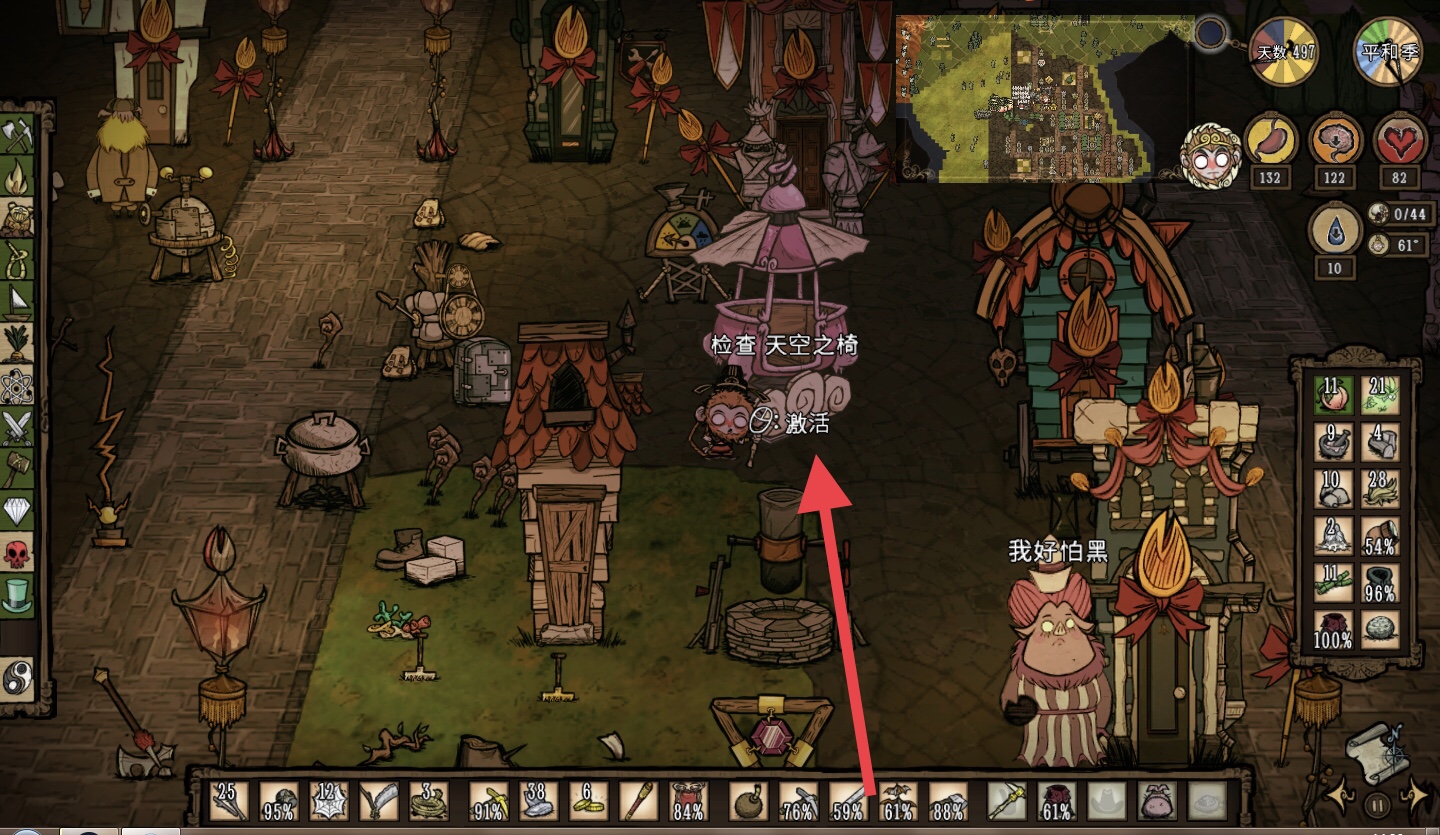Open the Refine white gem tab
This screenshot has height=835, width=1440.
pyautogui.click(x=18, y=510)
